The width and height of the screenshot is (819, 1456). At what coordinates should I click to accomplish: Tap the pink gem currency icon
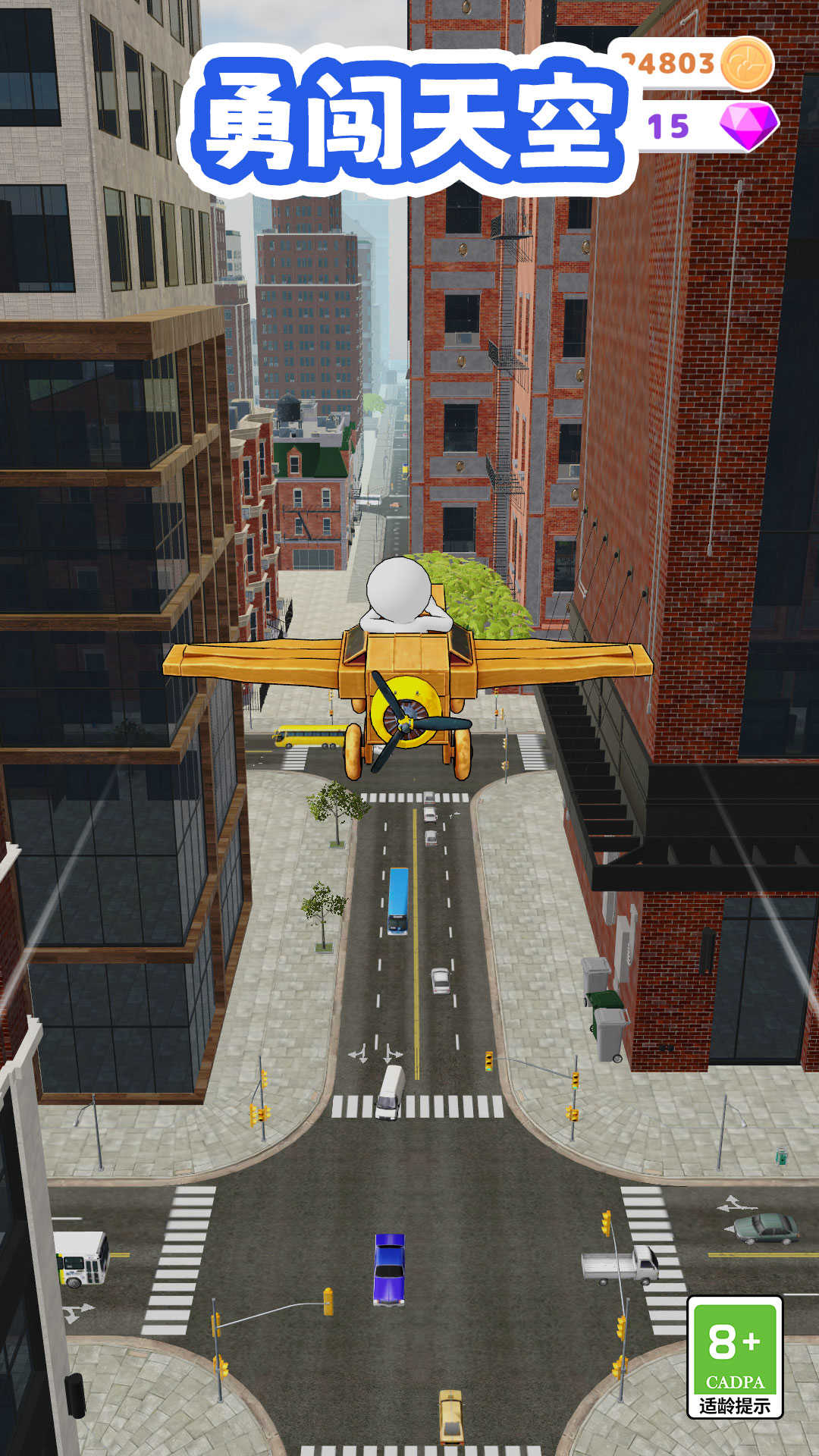click(748, 125)
